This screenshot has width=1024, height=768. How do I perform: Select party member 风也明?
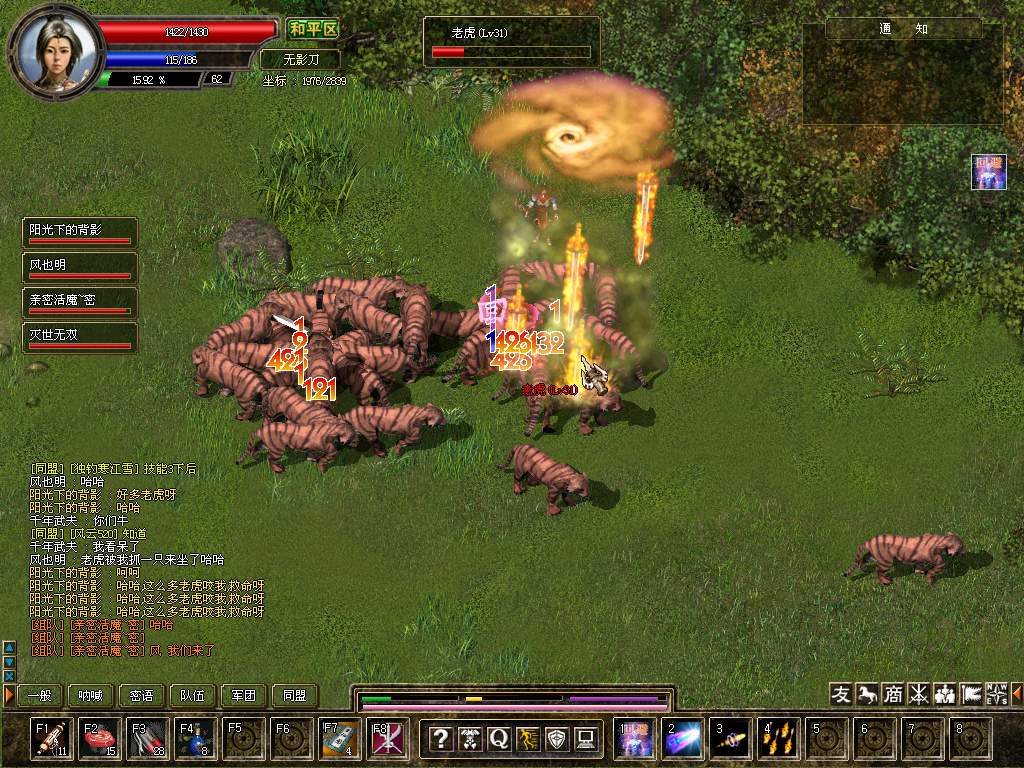[80, 268]
